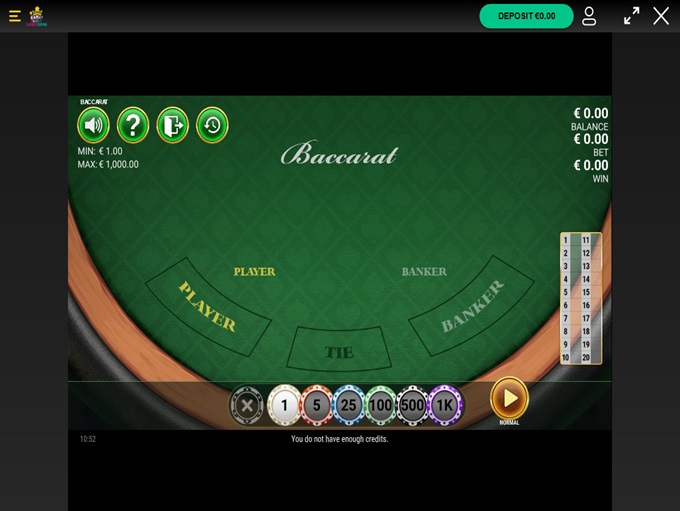Viewport: 680px width, 511px height.
Task: Open the help question mark button
Action: 133,125
